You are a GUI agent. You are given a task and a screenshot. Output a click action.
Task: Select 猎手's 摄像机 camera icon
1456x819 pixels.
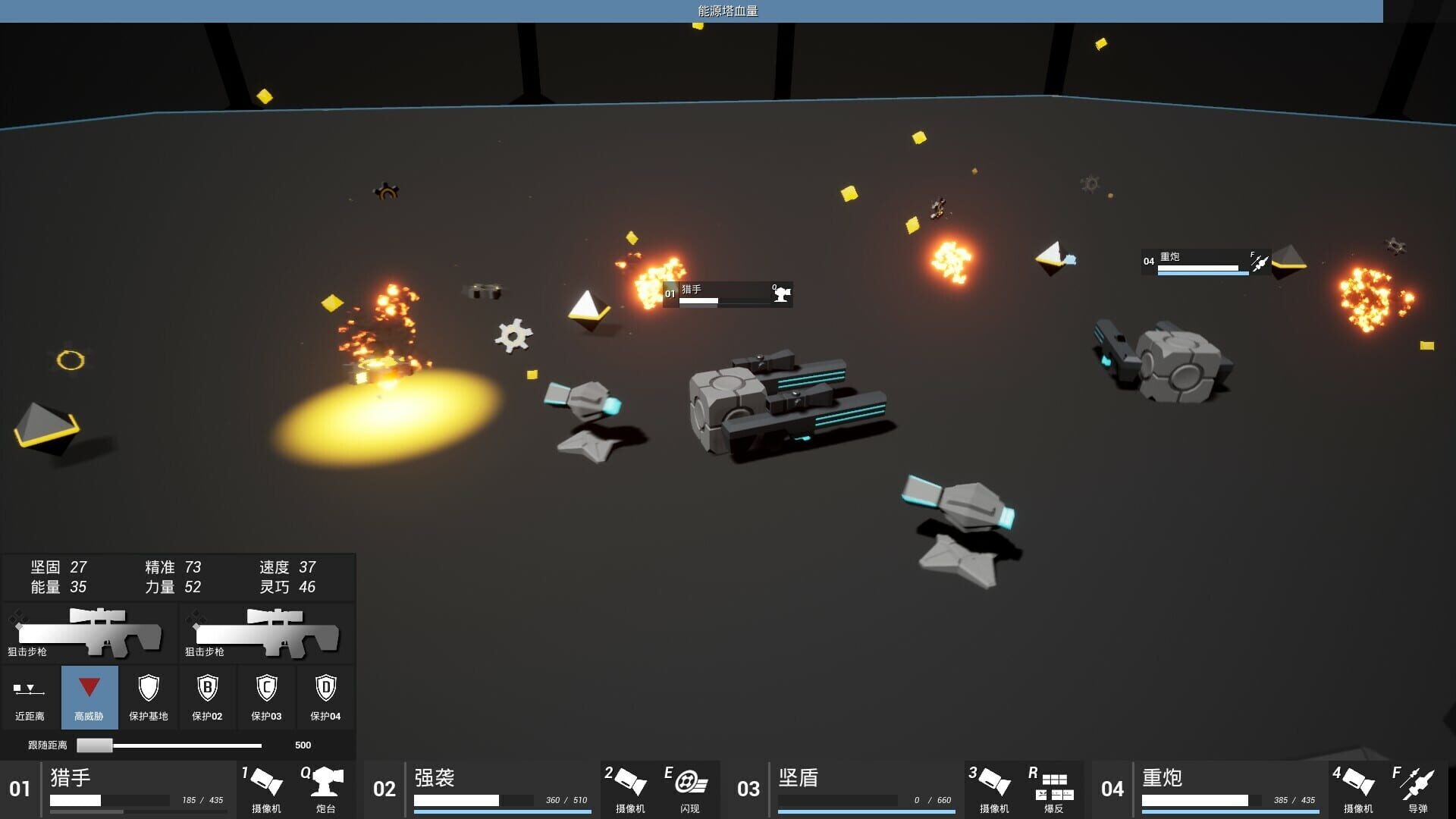[265, 785]
